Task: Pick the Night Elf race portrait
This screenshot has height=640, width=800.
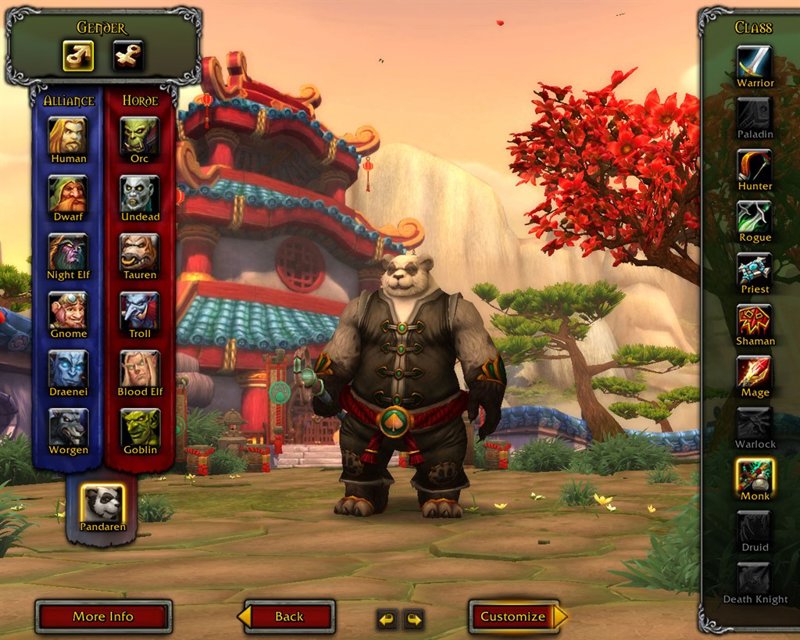Action: [x=68, y=251]
